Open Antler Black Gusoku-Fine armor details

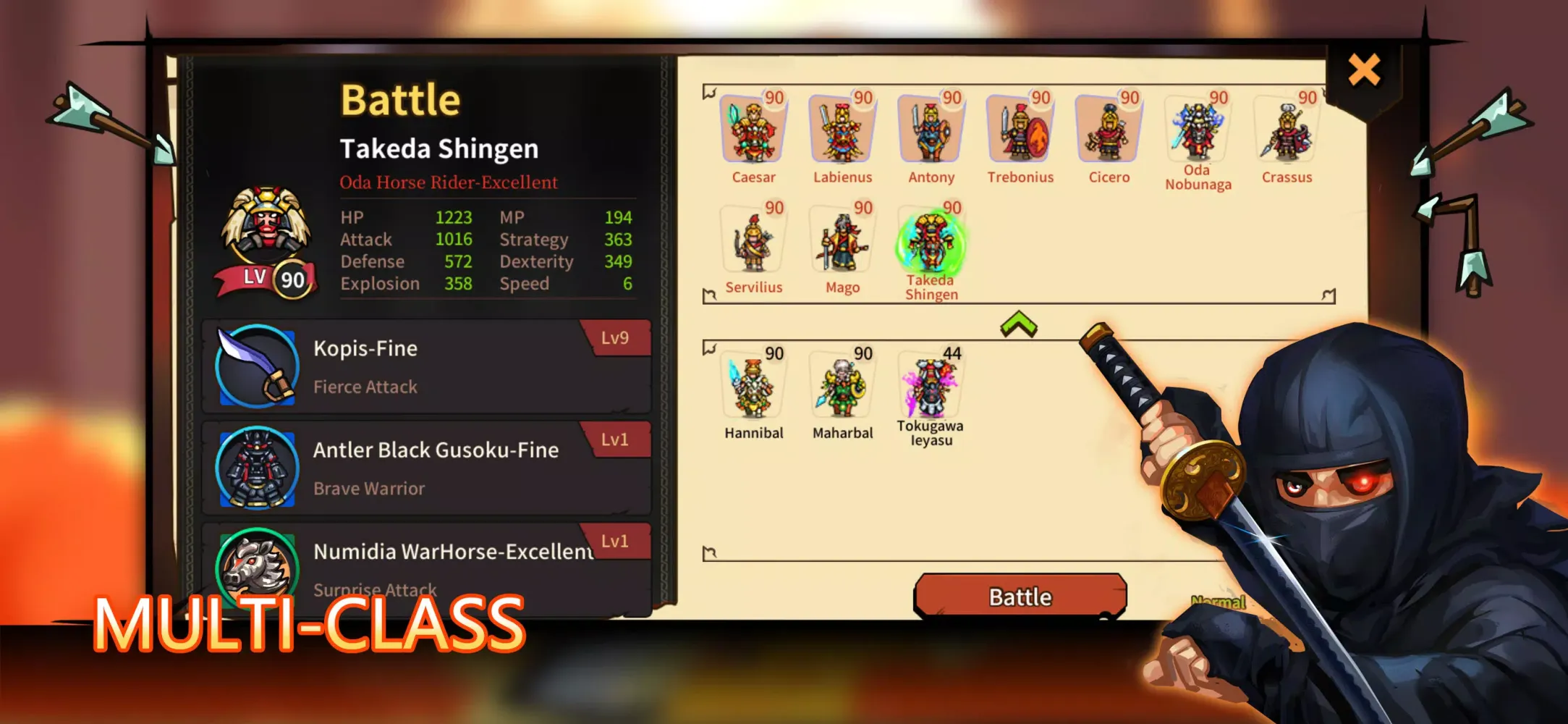pos(427,467)
